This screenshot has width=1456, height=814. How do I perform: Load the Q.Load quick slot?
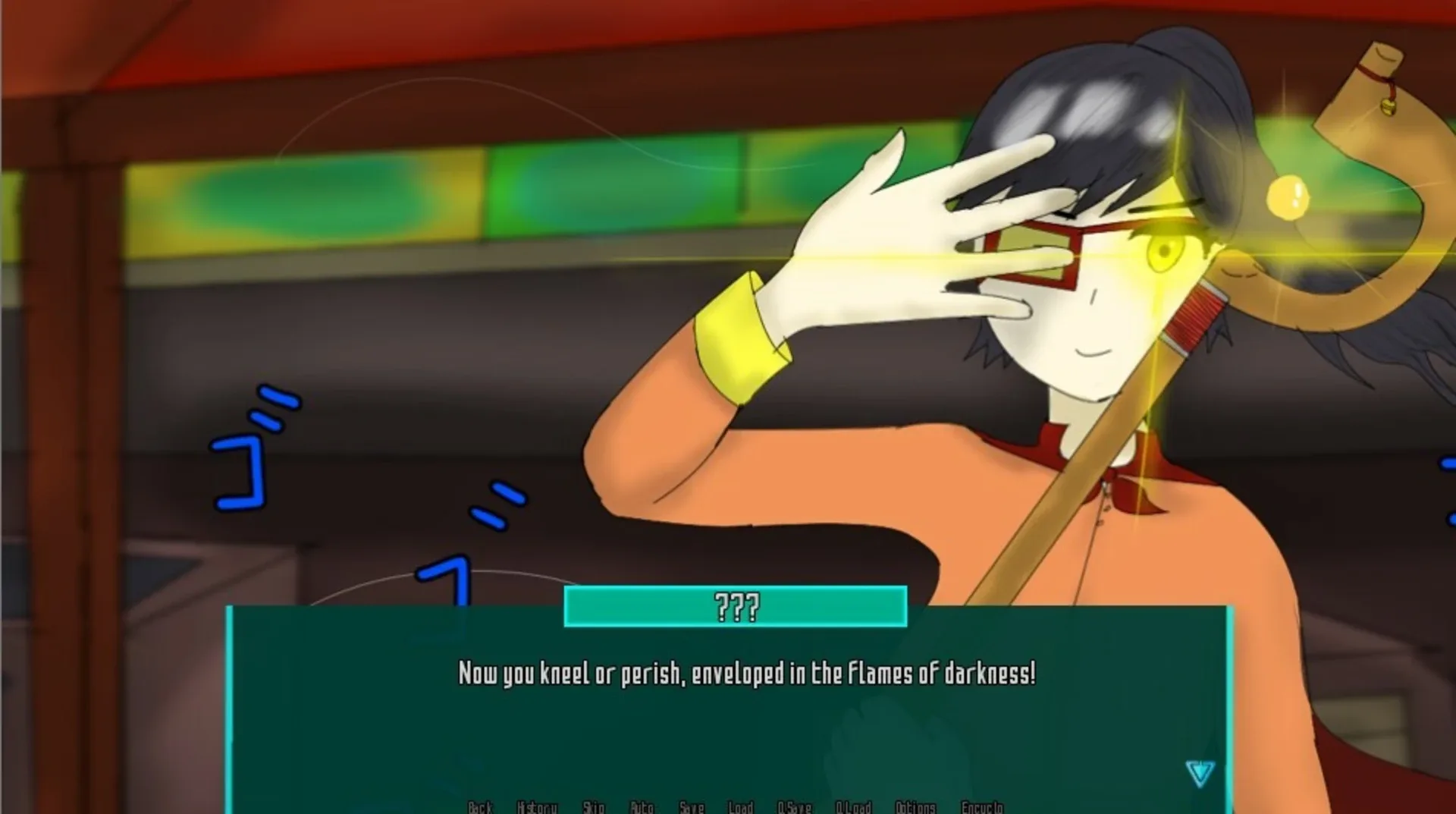pos(855,808)
